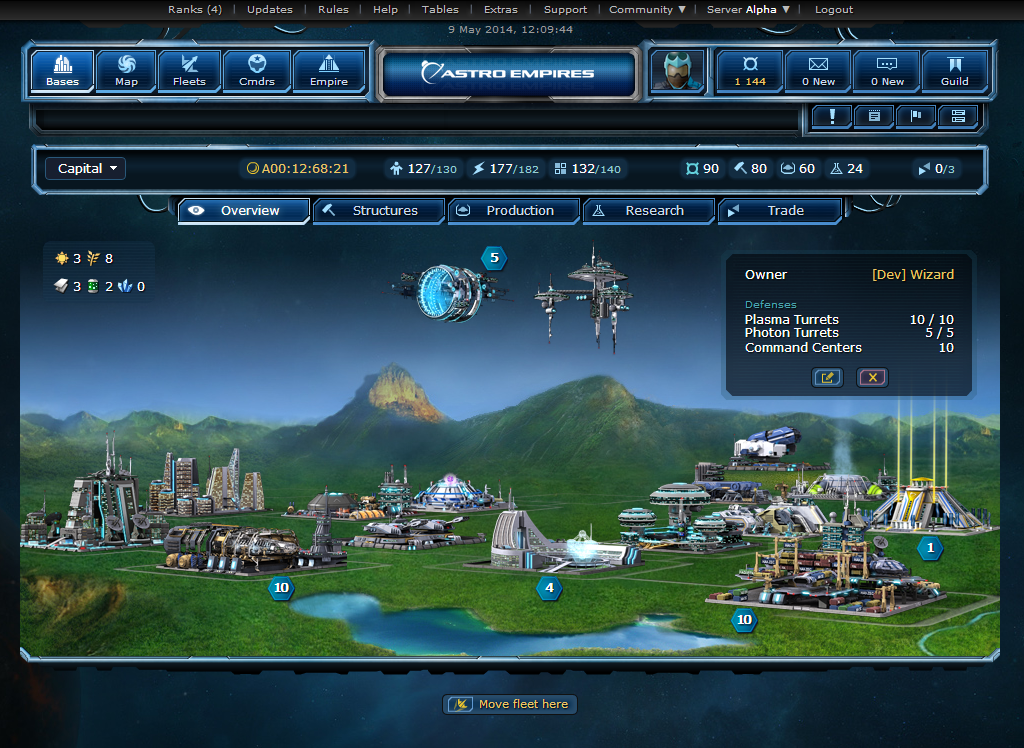
Task: Open the galaxy Map
Action: [127, 71]
